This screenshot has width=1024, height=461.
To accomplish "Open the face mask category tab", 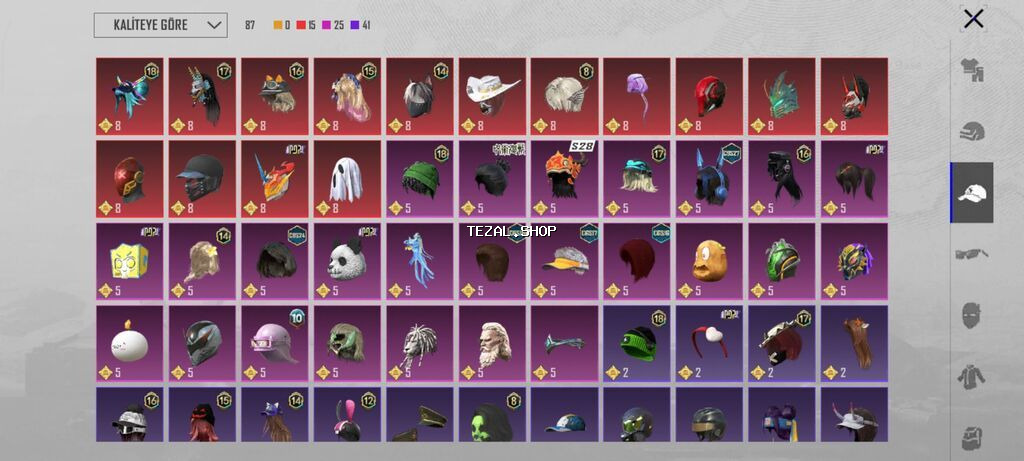I will click(972, 316).
